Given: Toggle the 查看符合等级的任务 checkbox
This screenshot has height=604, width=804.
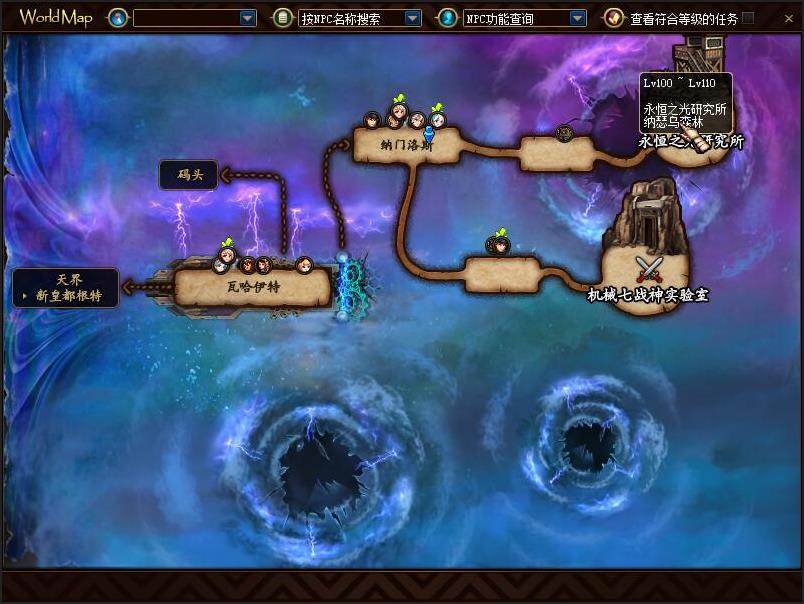Looking at the screenshot, I should click(748, 18).
